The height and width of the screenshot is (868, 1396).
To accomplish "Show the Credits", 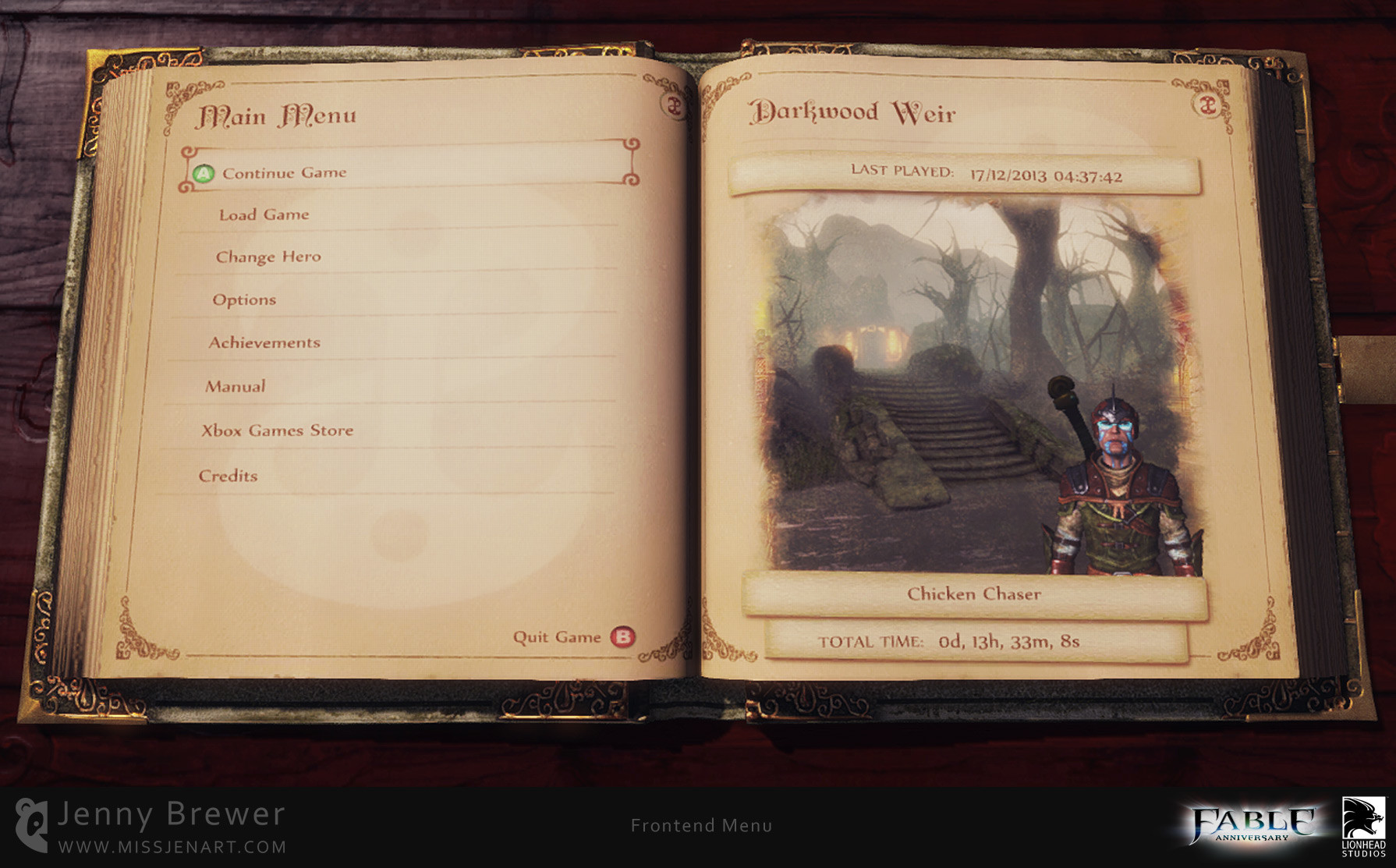I will tap(228, 476).
